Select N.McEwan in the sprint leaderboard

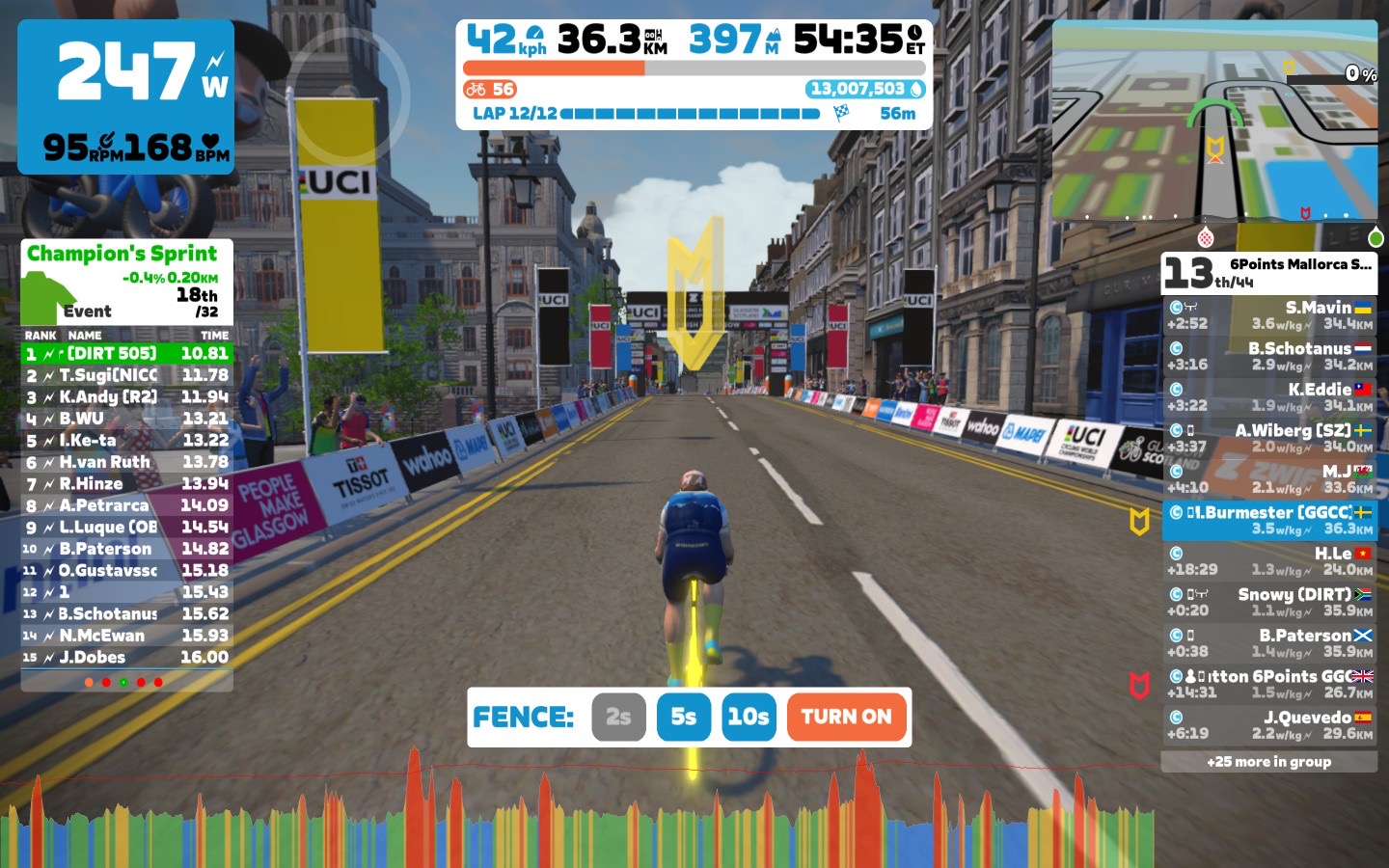[x=126, y=636]
